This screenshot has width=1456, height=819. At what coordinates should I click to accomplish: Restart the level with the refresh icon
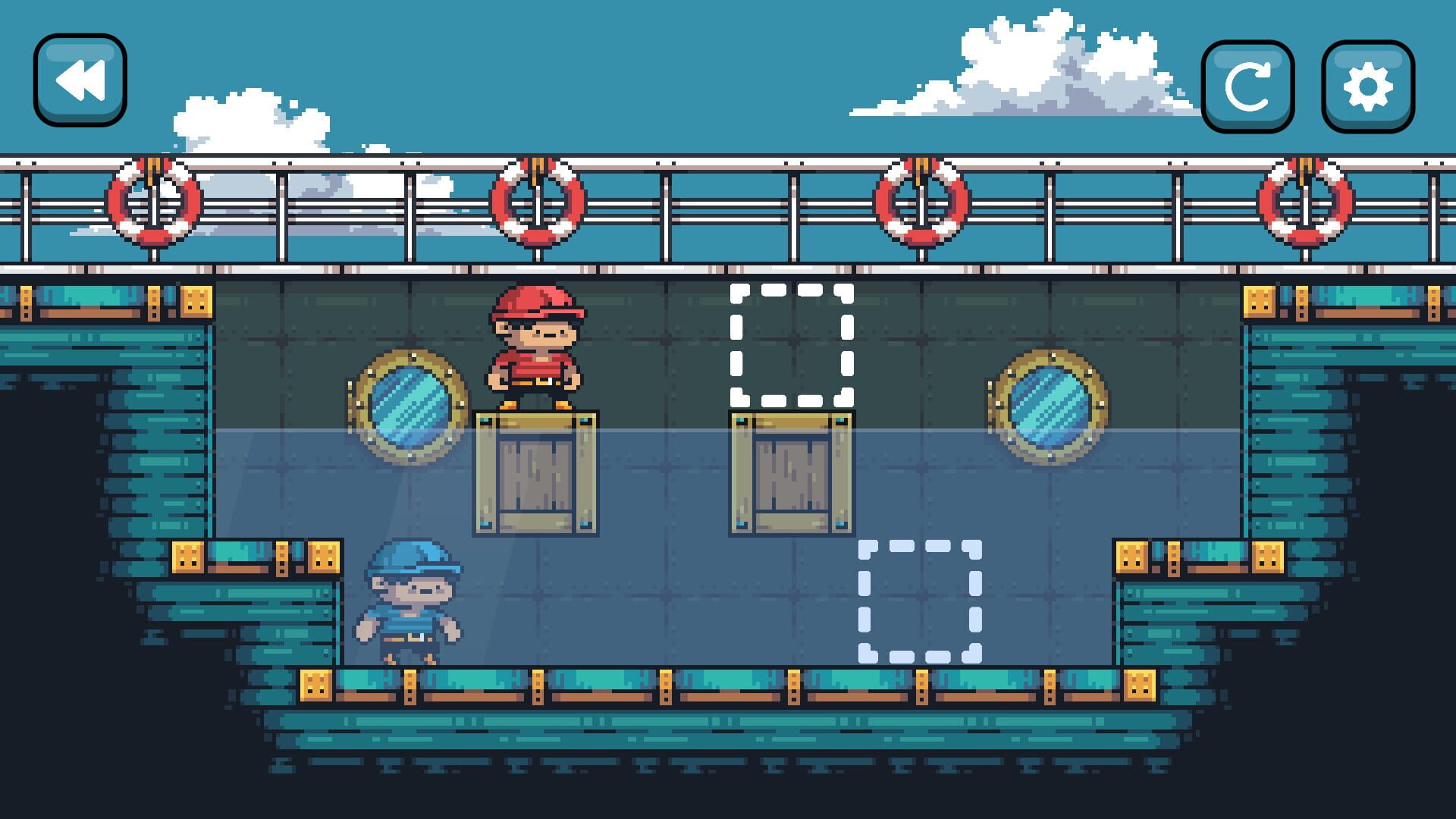tap(1250, 85)
